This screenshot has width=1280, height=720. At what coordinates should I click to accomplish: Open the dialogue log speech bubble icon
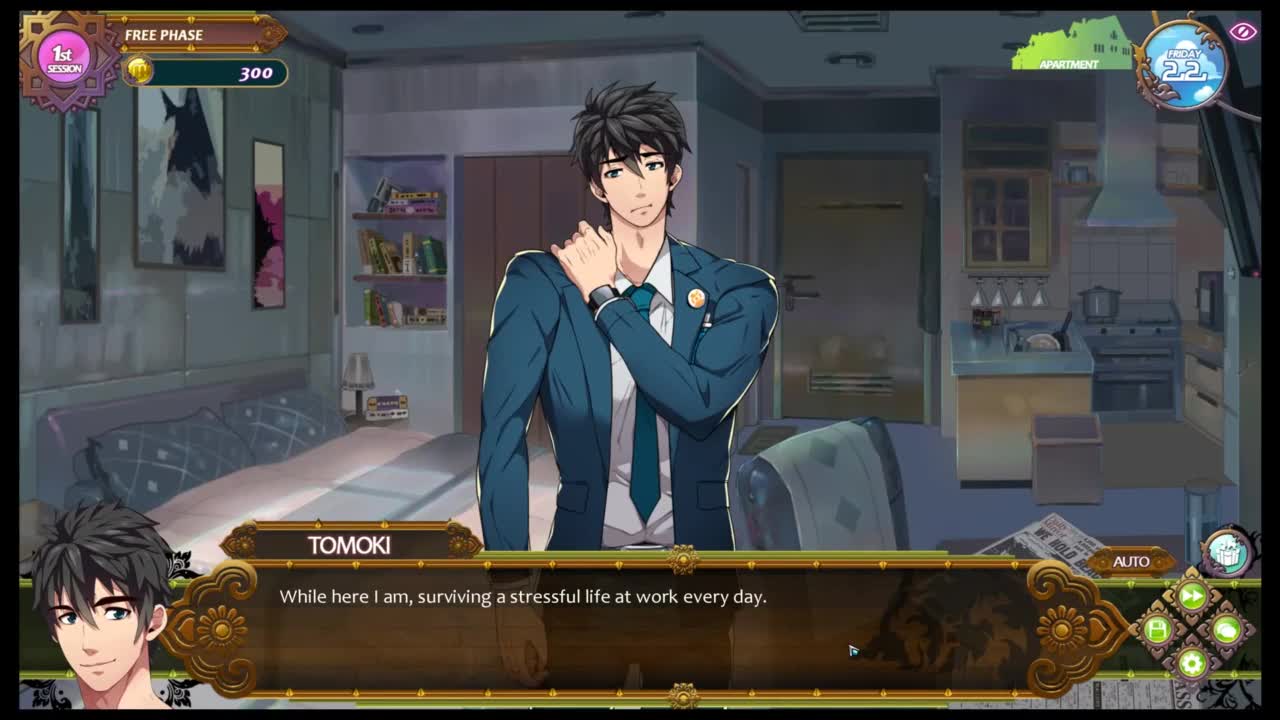(x=1226, y=630)
